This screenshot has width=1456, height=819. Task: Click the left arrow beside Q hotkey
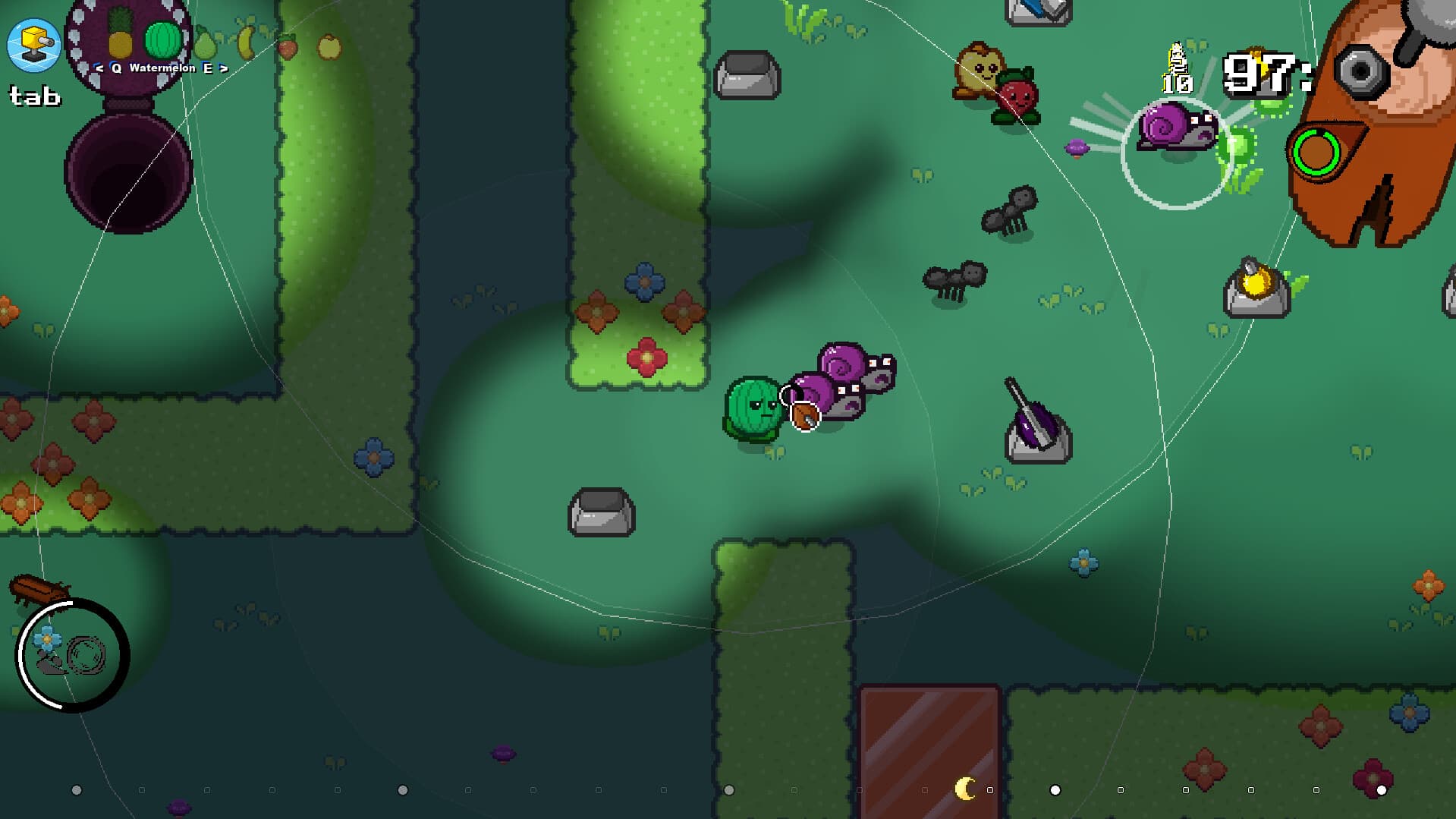[99, 68]
